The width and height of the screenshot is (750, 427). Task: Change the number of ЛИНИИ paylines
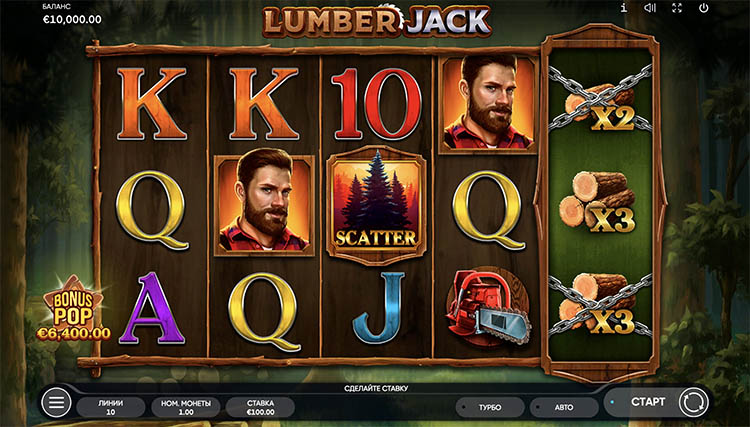[x=111, y=406]
